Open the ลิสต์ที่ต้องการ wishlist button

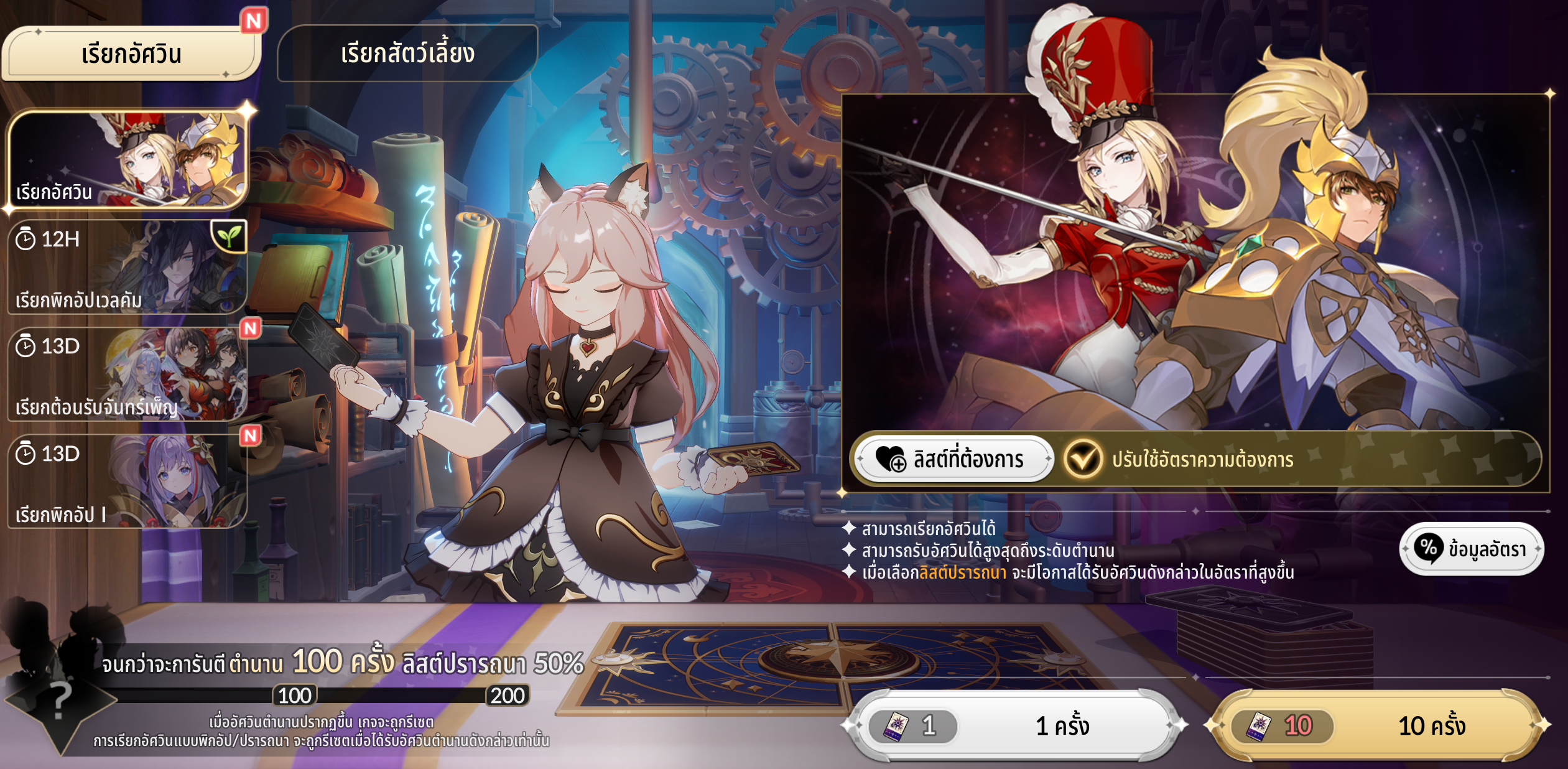pyautogui.click(x=953, y=460)
